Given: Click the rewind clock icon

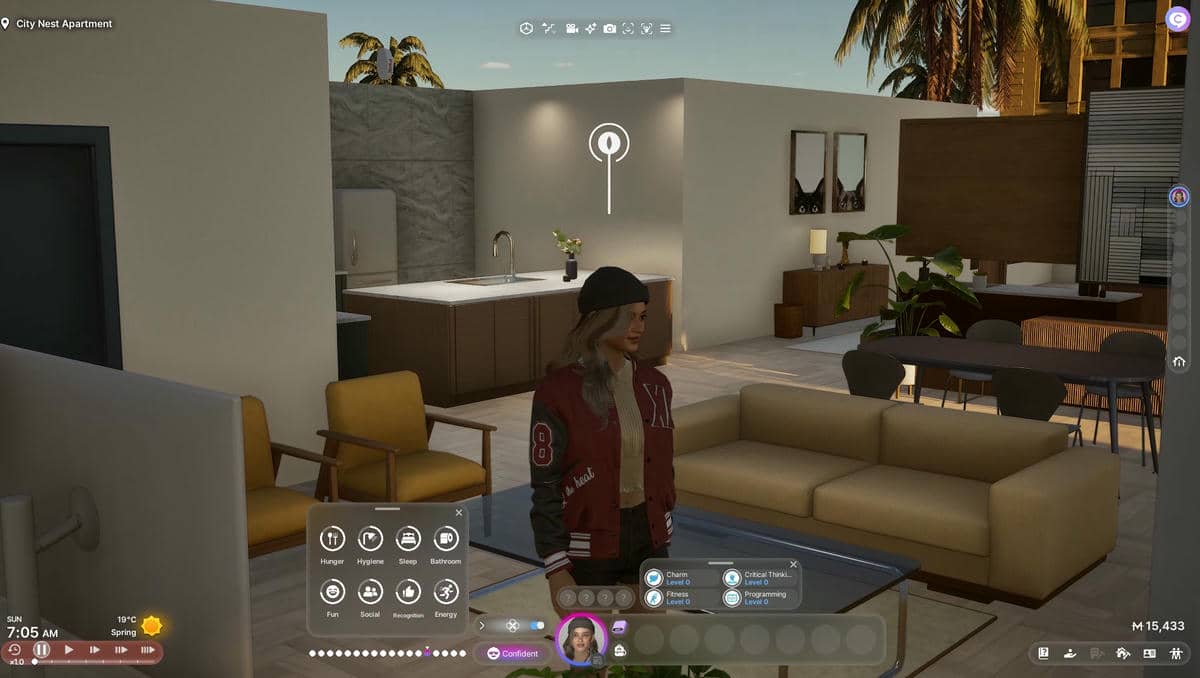Looking at the screenshot, I should coord(15,650).
